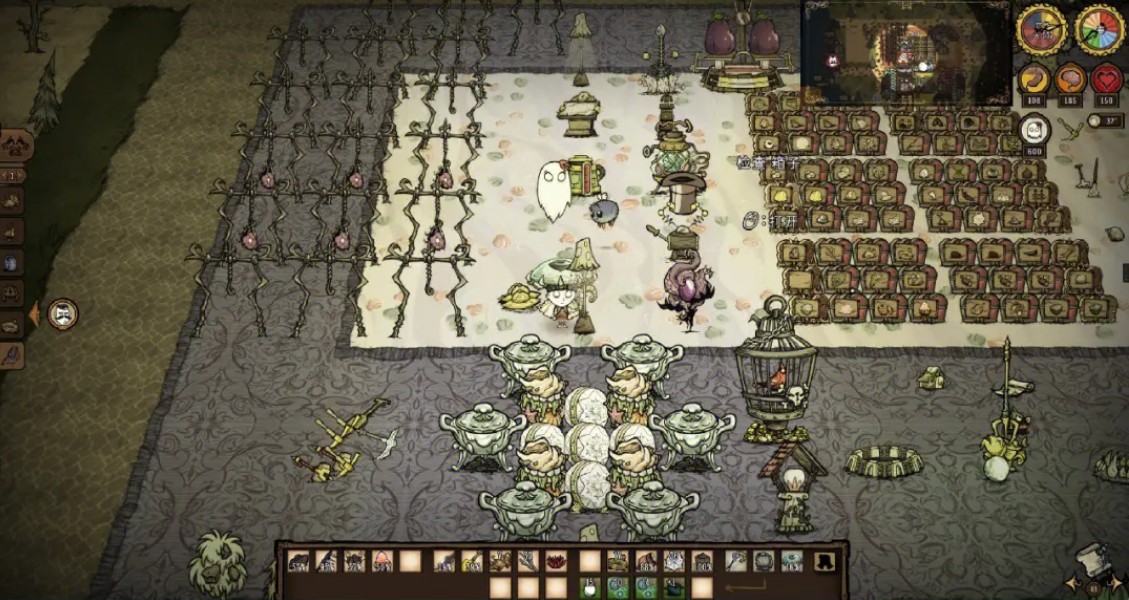Expand the crafting sidebar orange arrow
Screen dimensions: 1129x600
33,314
